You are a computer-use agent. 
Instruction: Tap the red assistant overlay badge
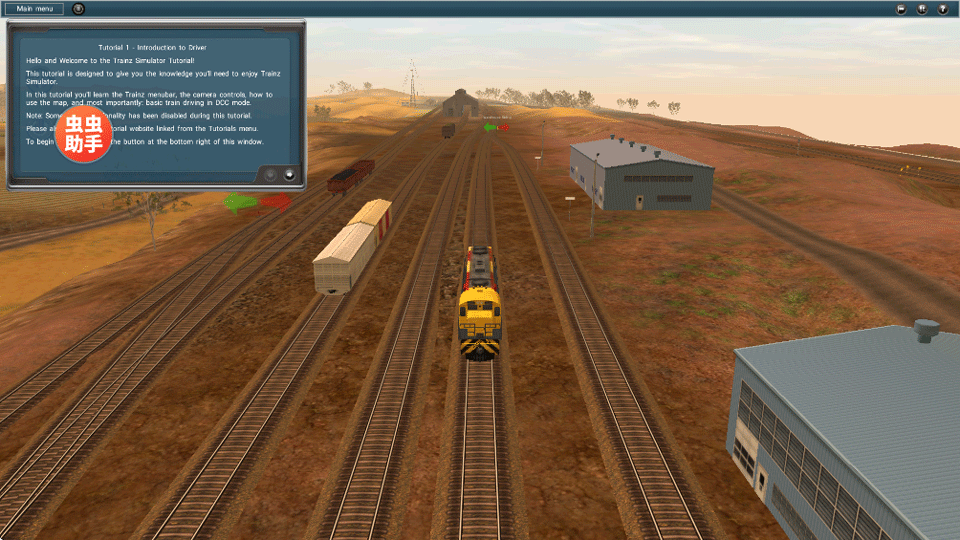[x=84, y=135]
